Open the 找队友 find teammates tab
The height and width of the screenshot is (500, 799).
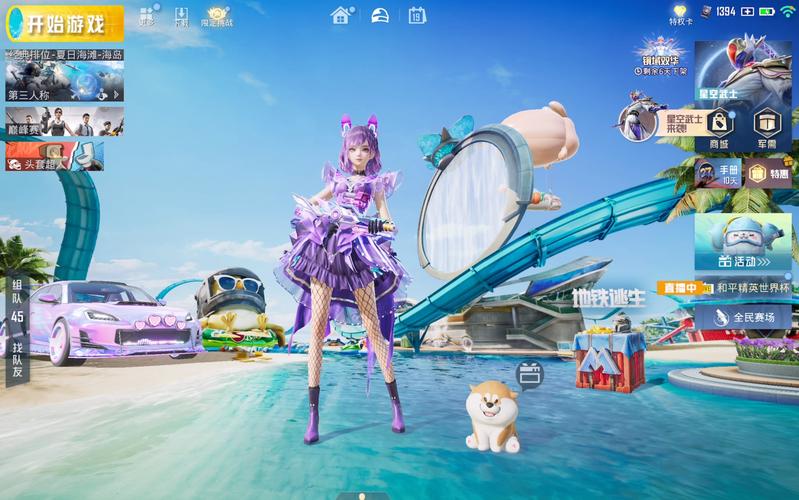coord(17,358)
